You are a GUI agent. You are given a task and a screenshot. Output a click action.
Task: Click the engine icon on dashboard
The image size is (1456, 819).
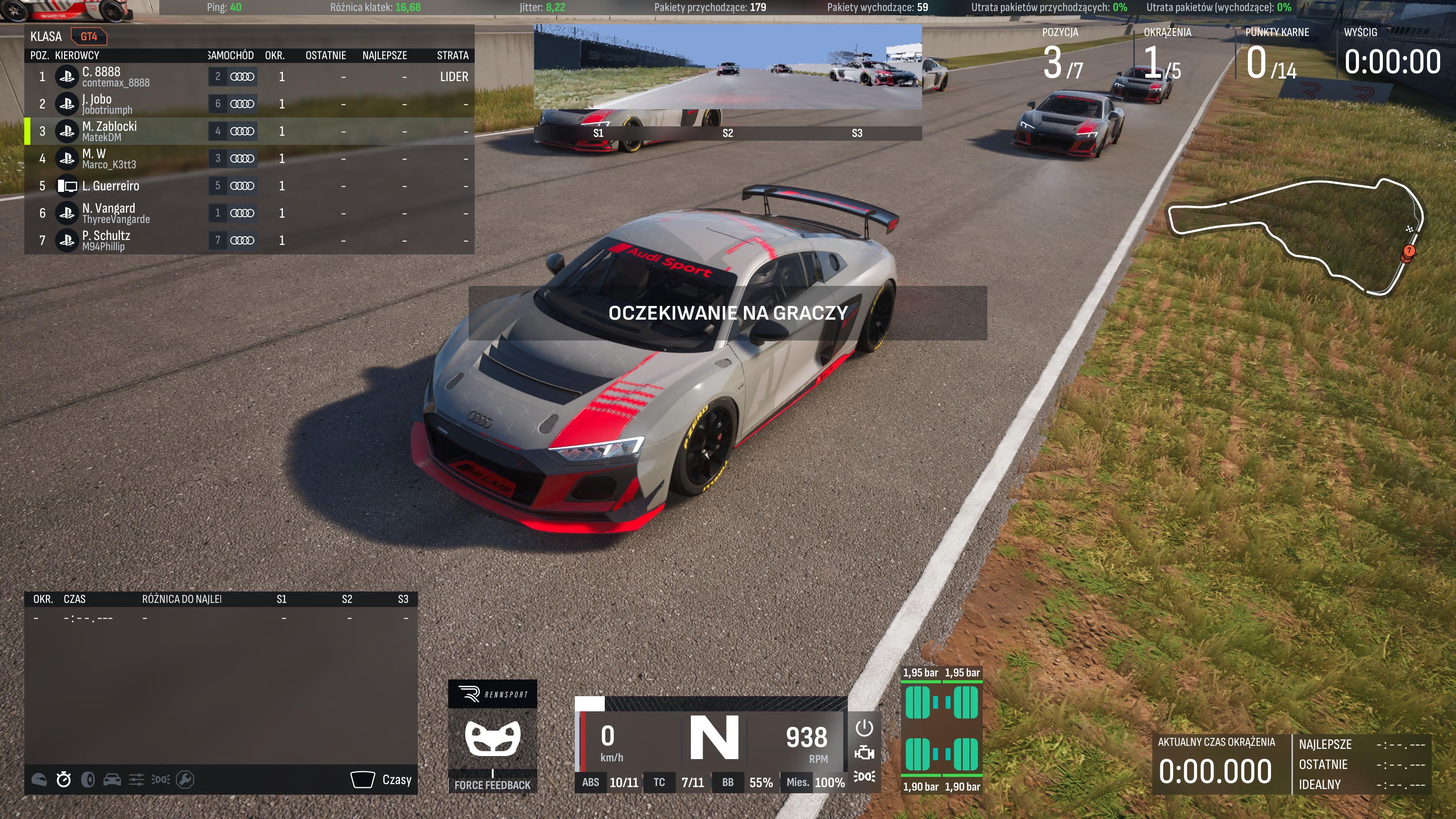coord(864,753)
